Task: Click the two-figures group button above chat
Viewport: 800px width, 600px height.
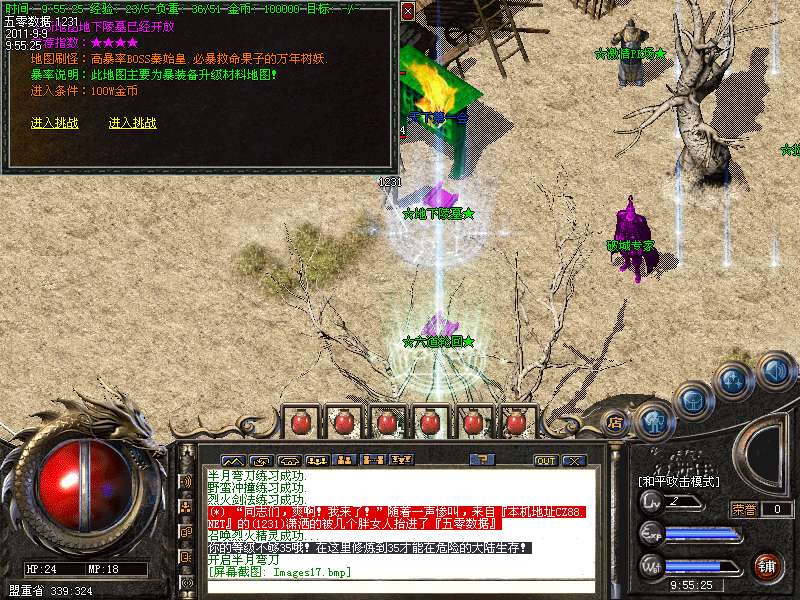Action: pyautogui.click(x=345, y=460)
